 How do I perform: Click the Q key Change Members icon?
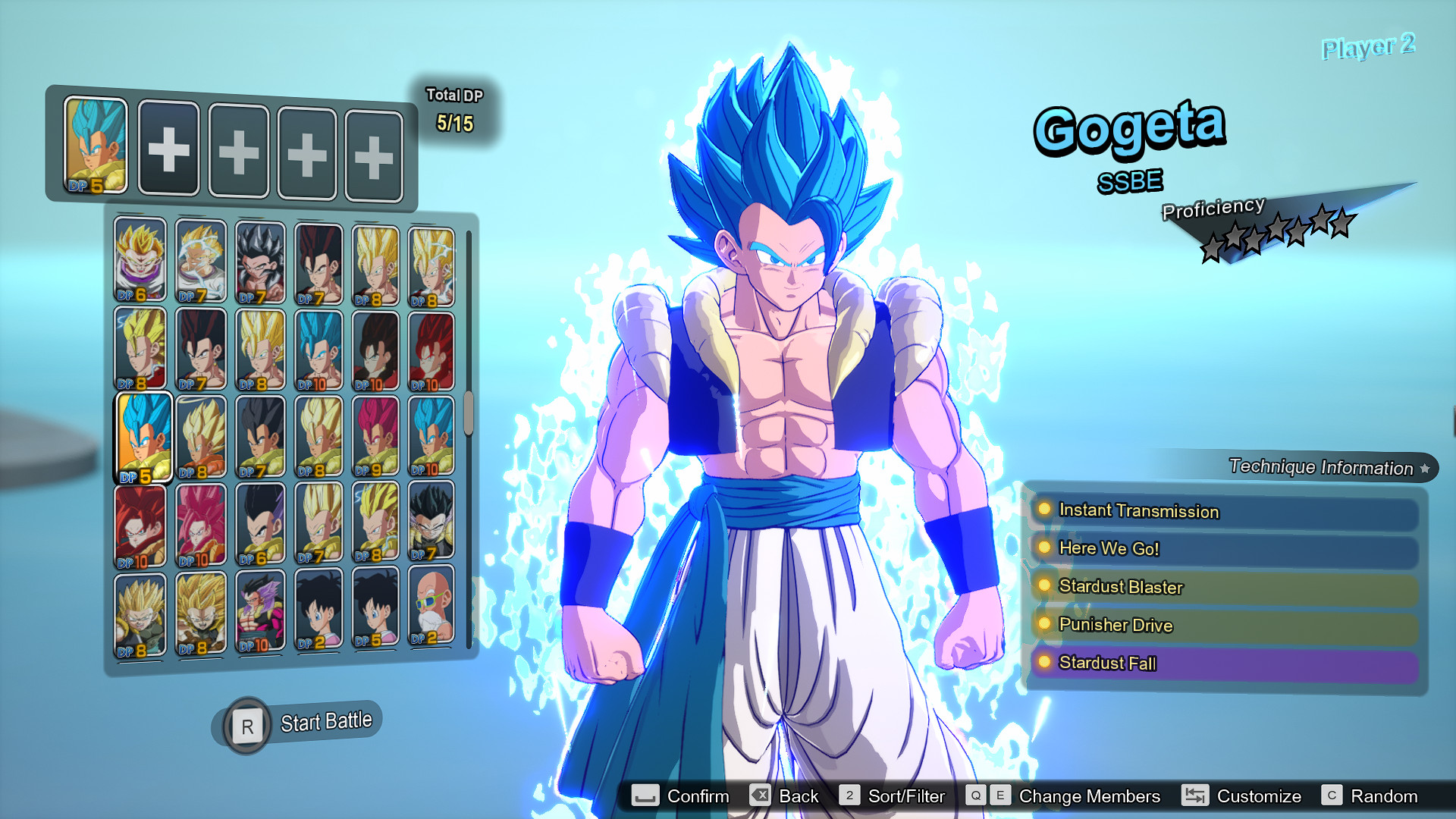coord(975,796)
